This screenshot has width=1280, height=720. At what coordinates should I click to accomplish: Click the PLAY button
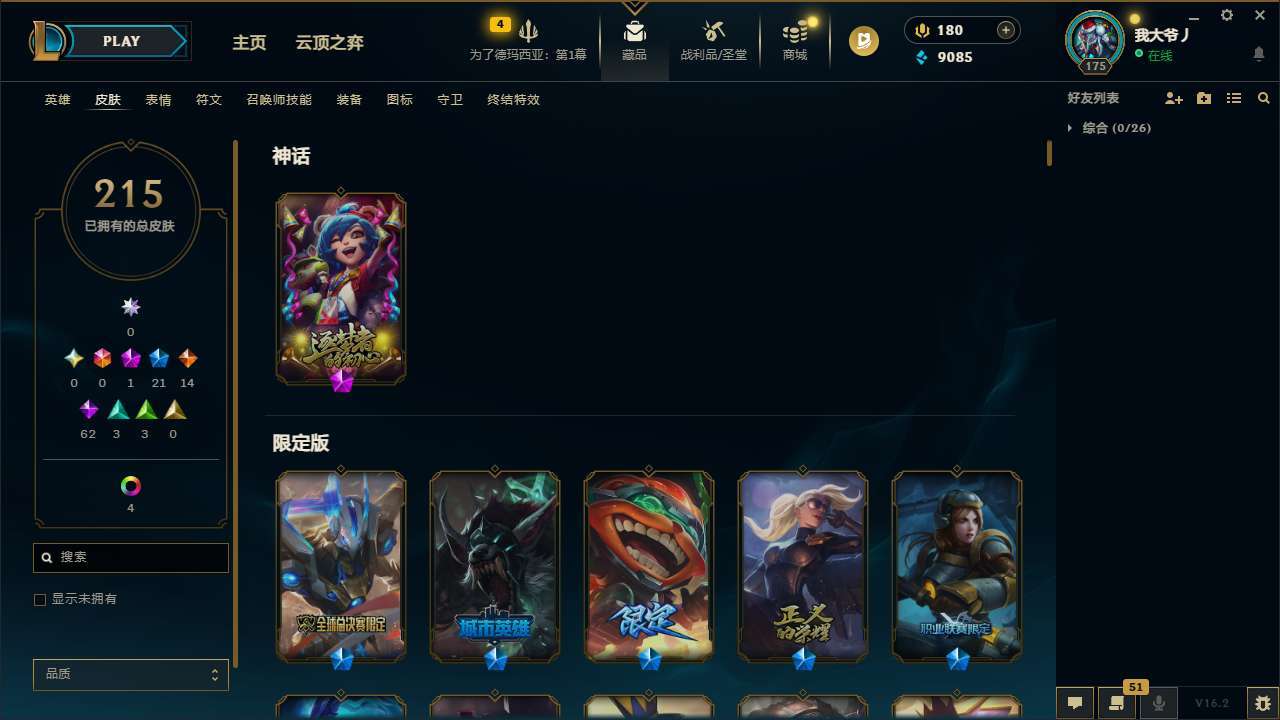[121, 41]
